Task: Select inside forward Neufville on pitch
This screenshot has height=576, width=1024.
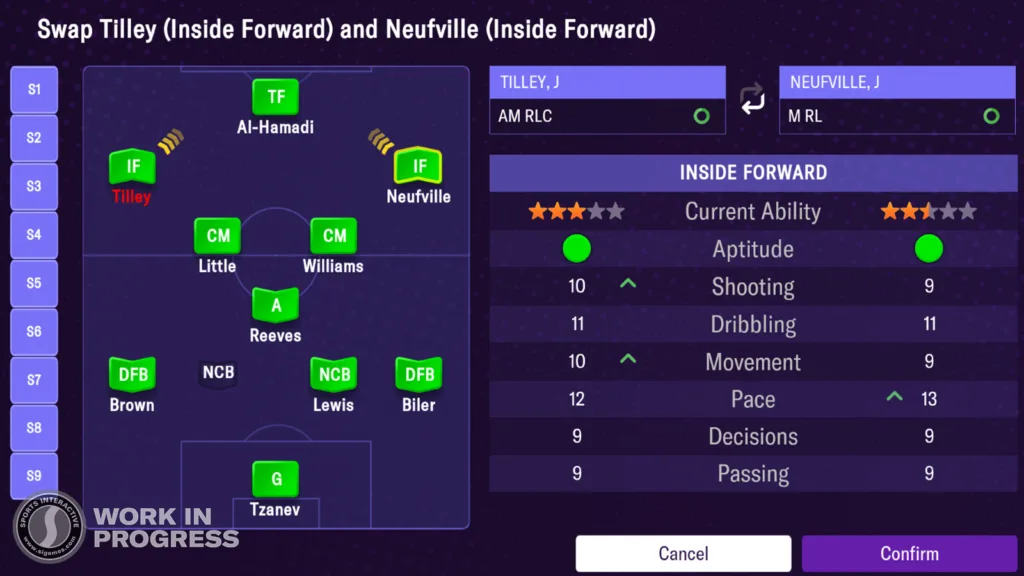Action: pyautogui.click(x=419, y=167)
